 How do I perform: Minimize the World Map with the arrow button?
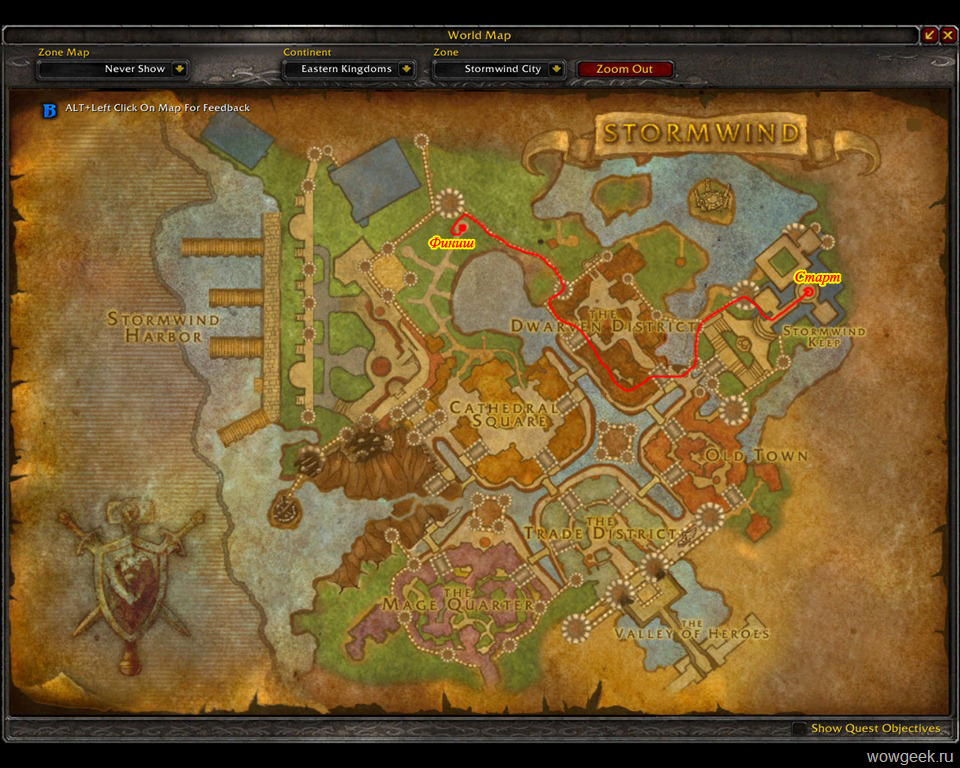pyautogui.click(x=930, y=35)
